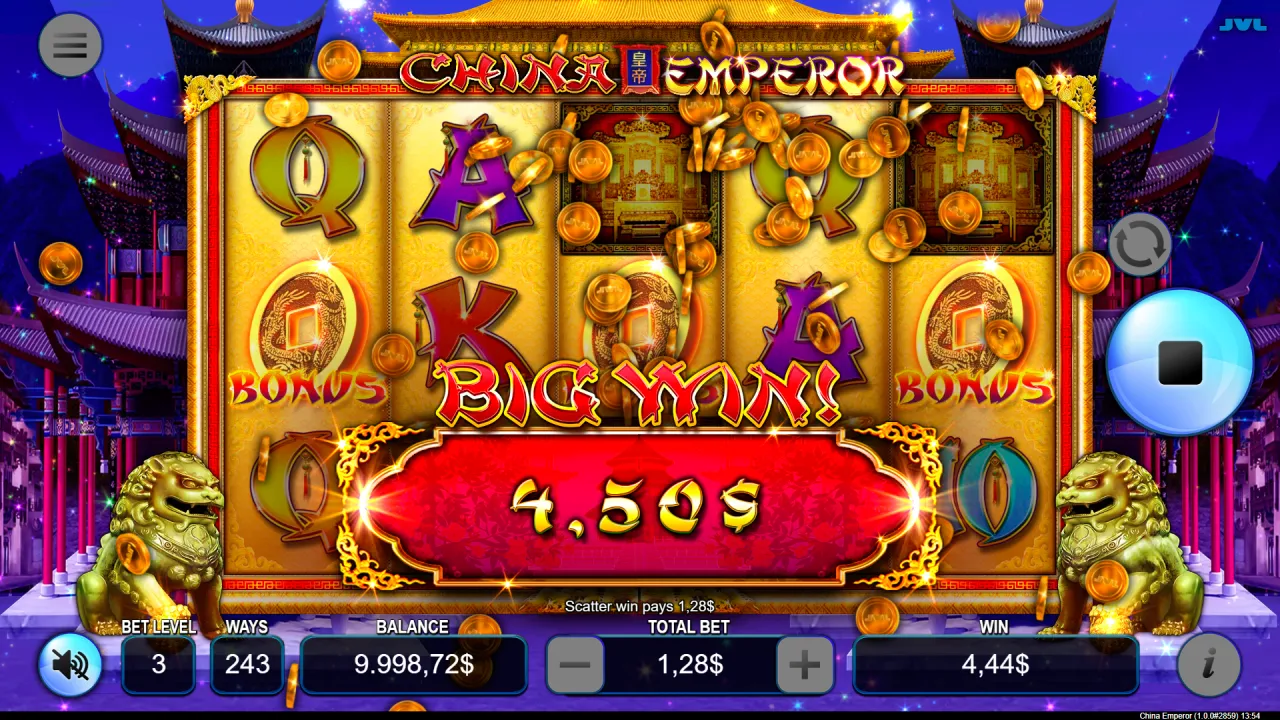
Task: Open the game info screen
Action: click(1208, 665)
